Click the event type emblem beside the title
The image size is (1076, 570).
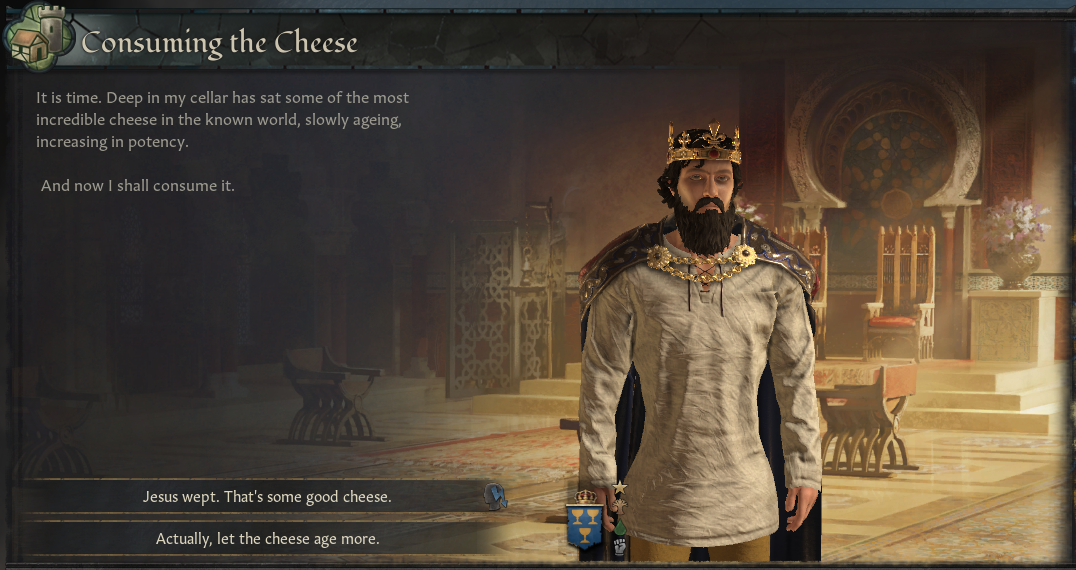(41, 40)
